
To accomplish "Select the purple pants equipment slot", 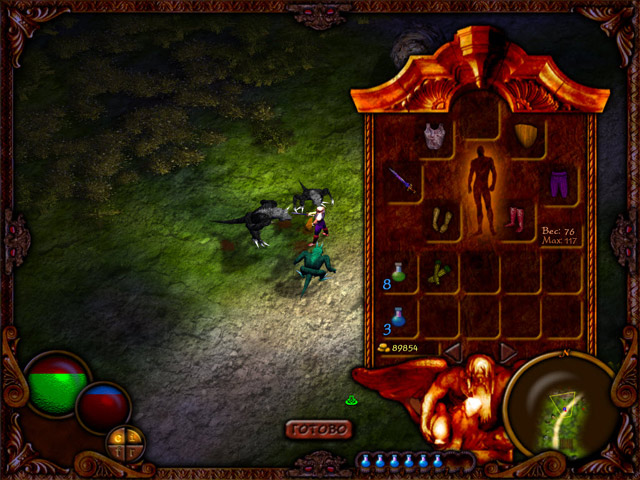I will tap(557, 182).
